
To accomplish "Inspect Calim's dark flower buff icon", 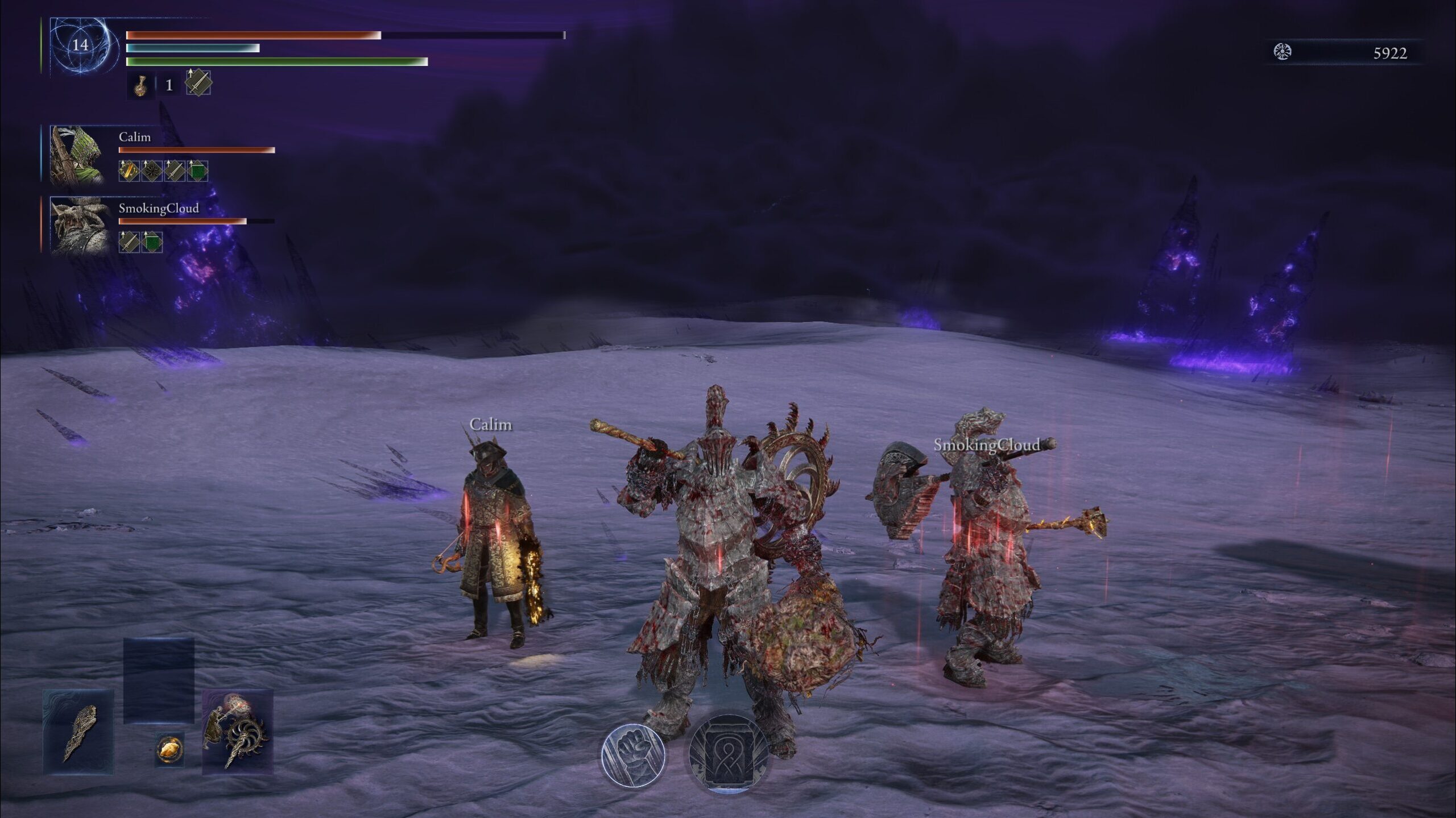I will pyautogui.click(x=152, y=171).
